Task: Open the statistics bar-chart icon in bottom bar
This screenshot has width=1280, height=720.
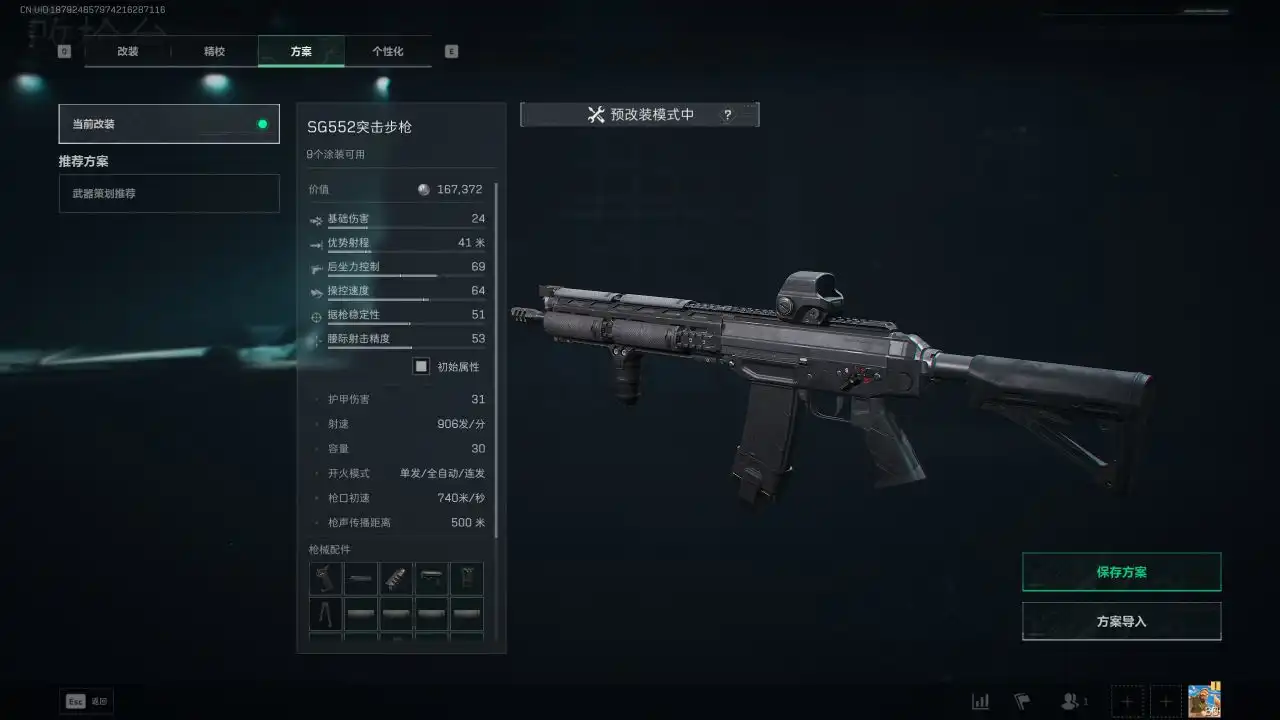Action: (x=980, y=701)
